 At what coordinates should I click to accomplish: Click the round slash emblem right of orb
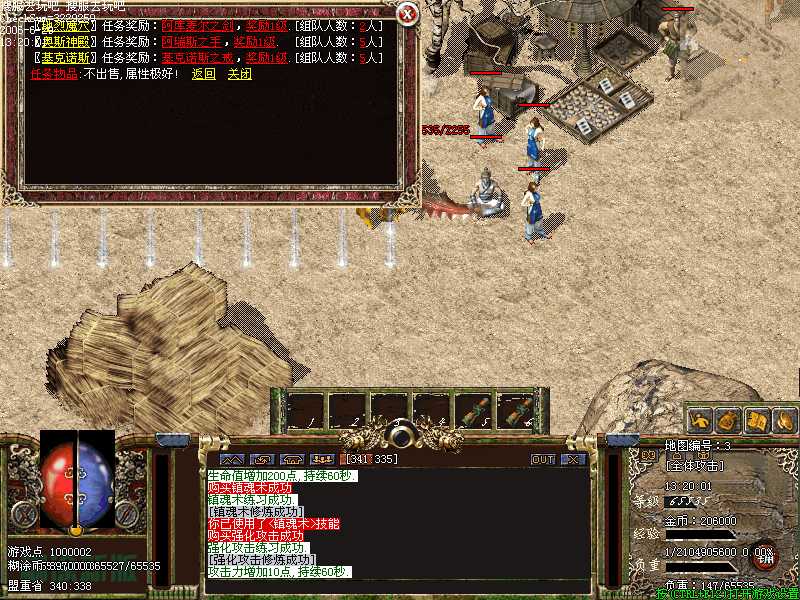tap(127, 515)
